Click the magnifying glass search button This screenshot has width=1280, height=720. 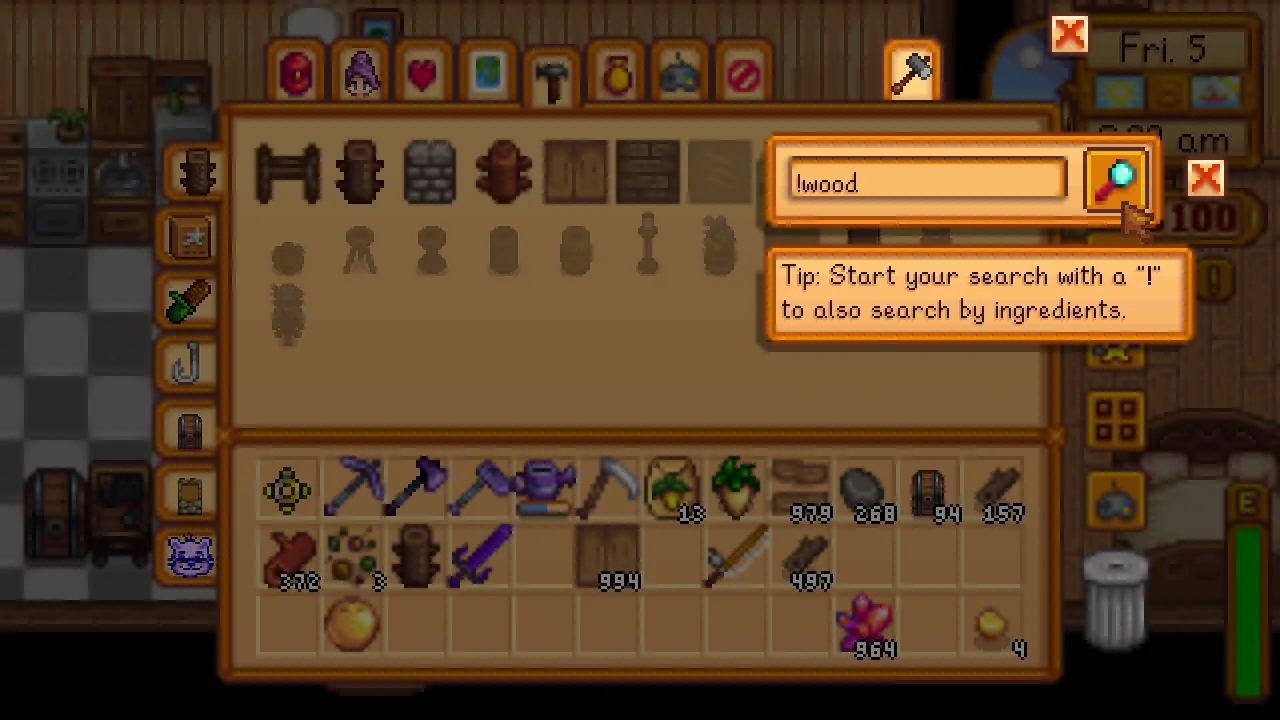coord(1117,180)
